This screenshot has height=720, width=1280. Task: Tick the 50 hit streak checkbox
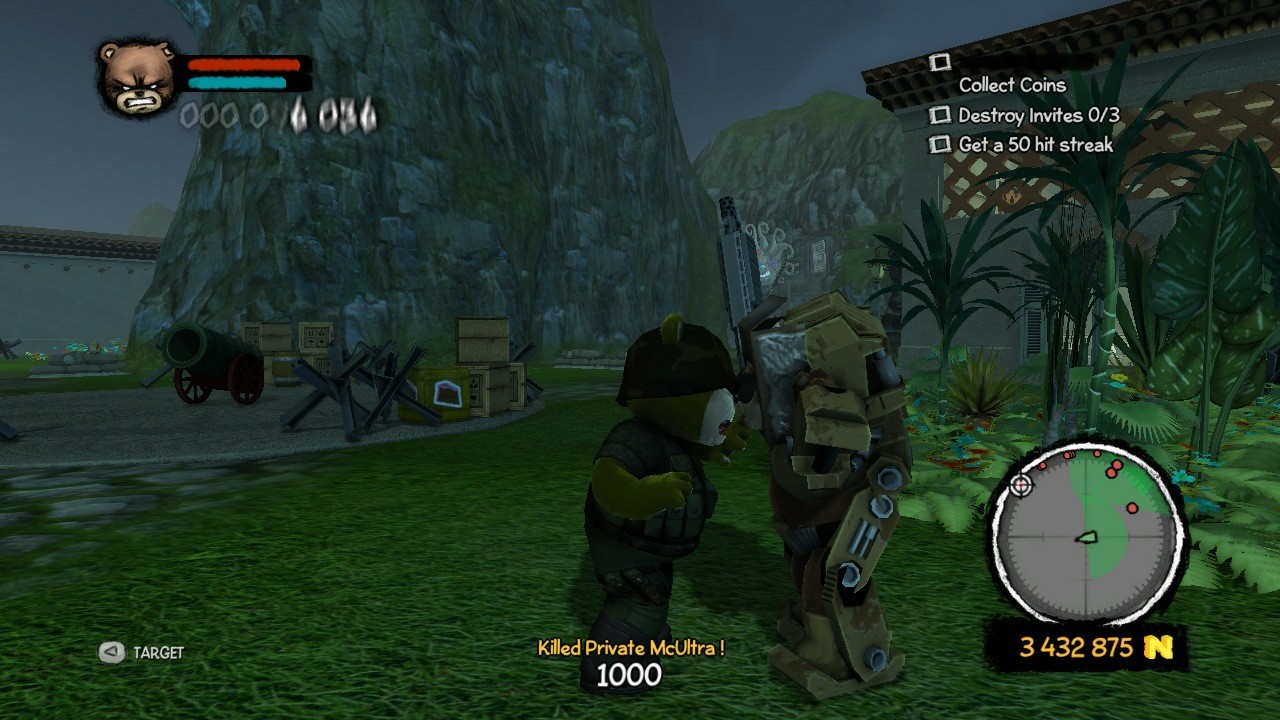pos(939,145)
